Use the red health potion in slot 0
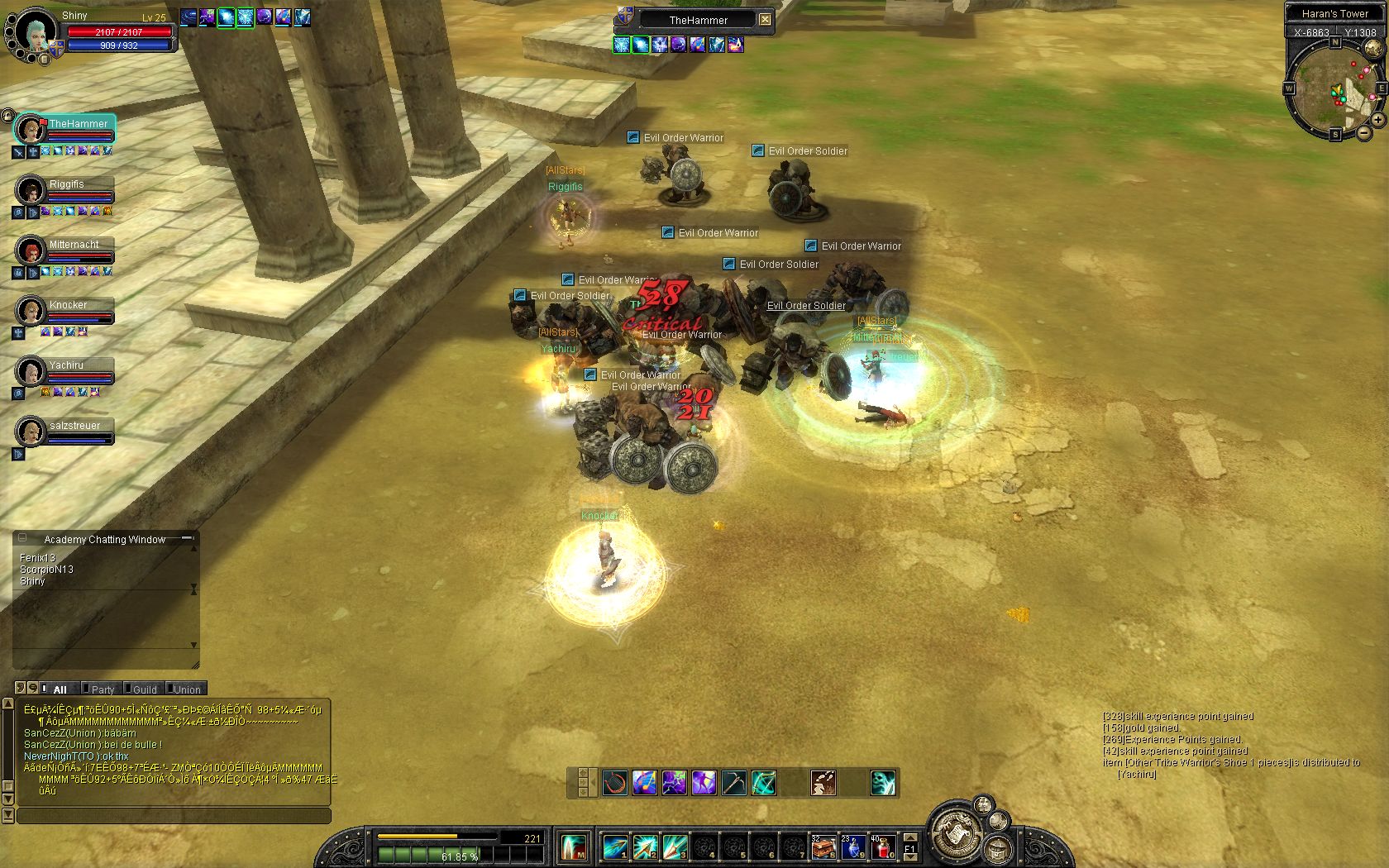 coord(882,847)
